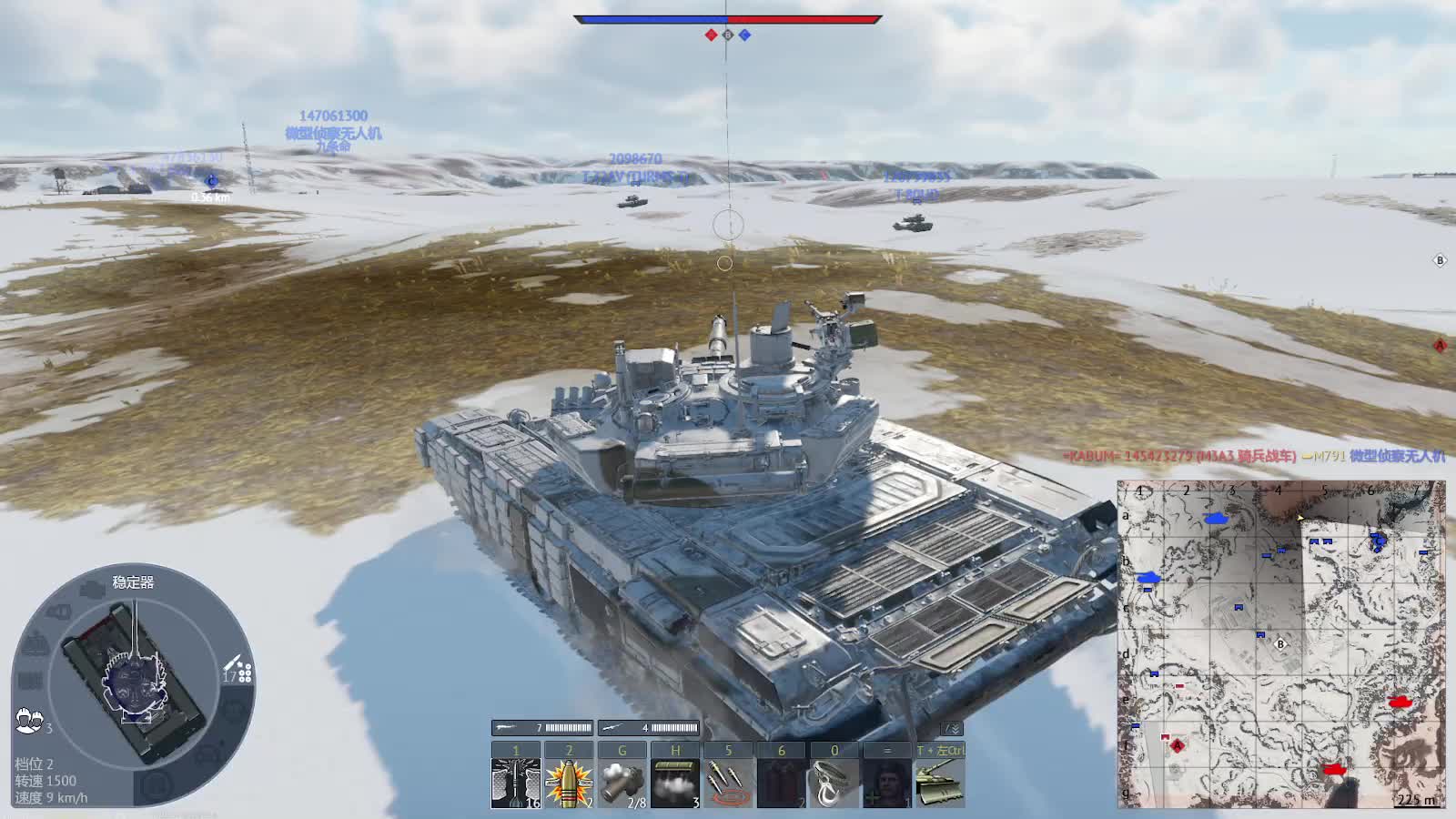Open the tactical minimap
The image size is (1456, 819).
coord(1280,644)
